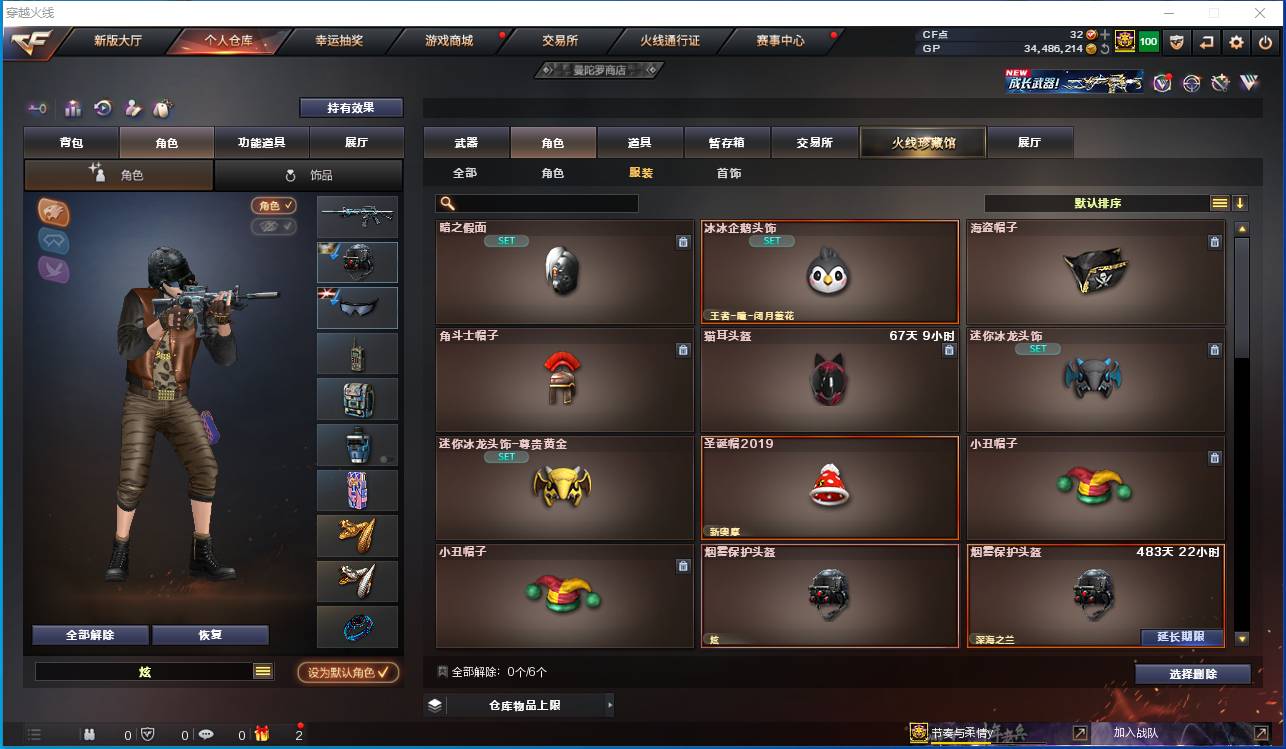
Task: Click the wrench repair icon near top right
Action: (1220, 83)
